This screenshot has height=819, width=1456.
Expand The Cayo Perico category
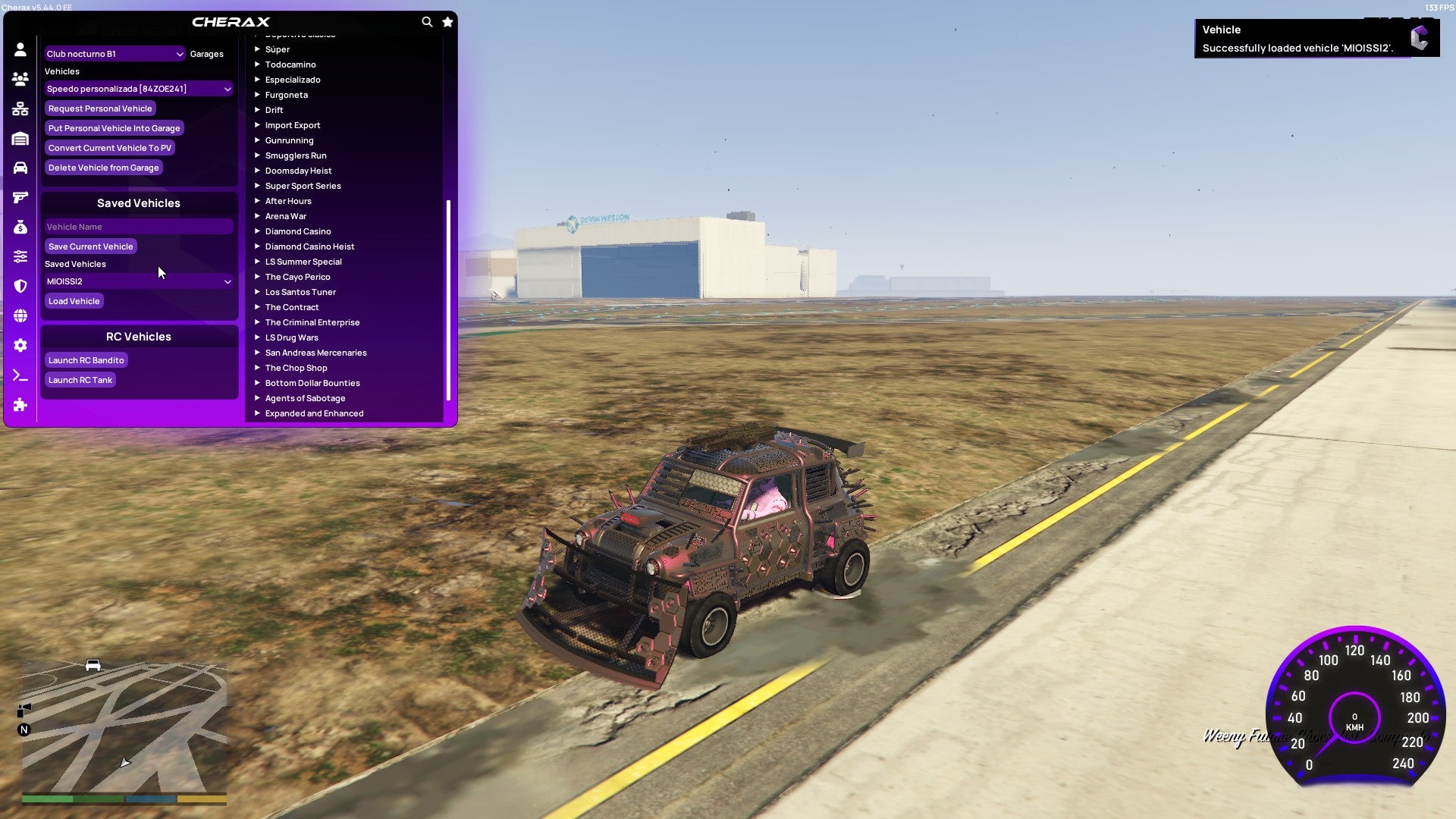[x=297, y=277]
